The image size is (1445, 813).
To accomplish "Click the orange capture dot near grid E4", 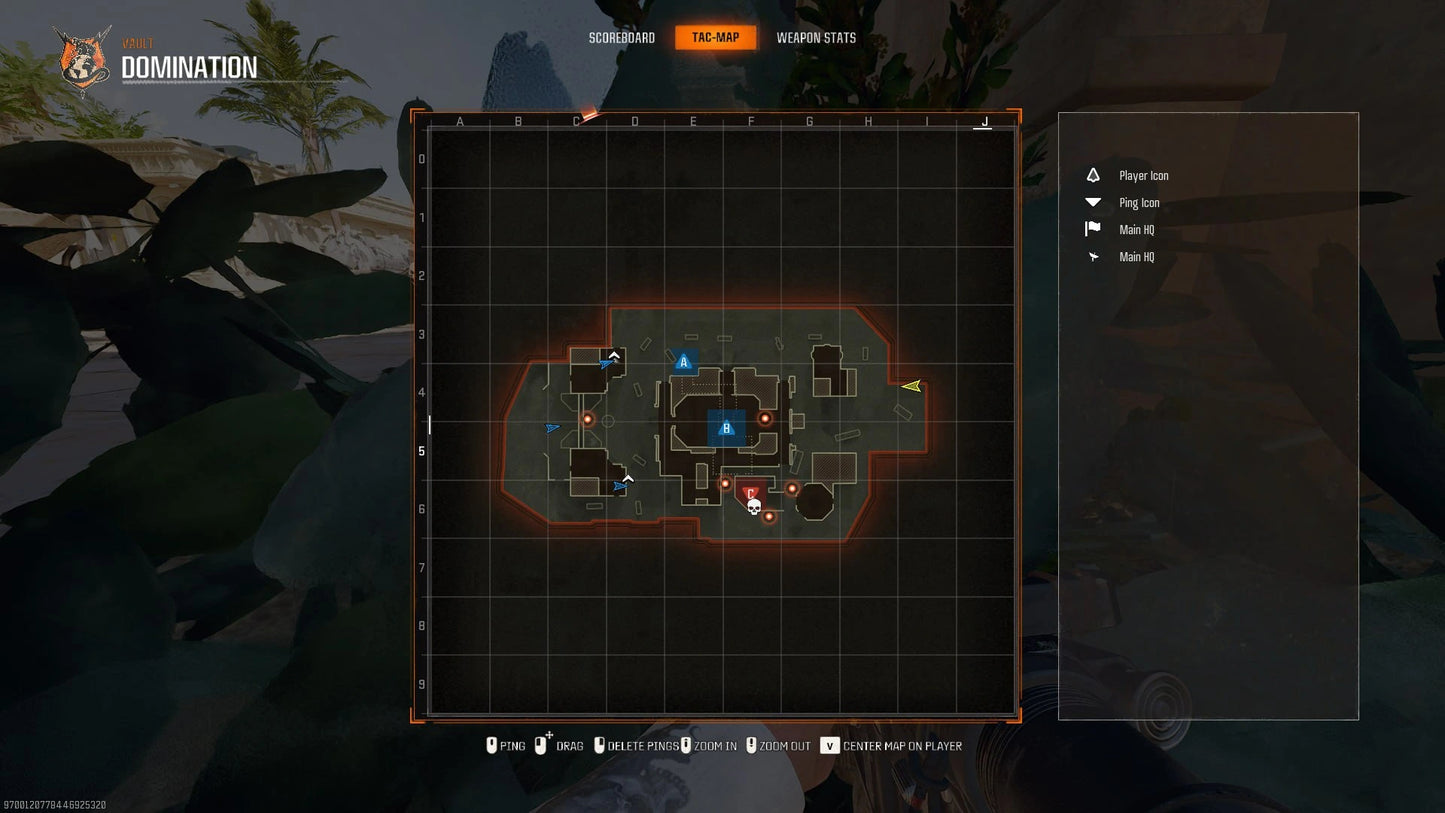I will point(765,418).
